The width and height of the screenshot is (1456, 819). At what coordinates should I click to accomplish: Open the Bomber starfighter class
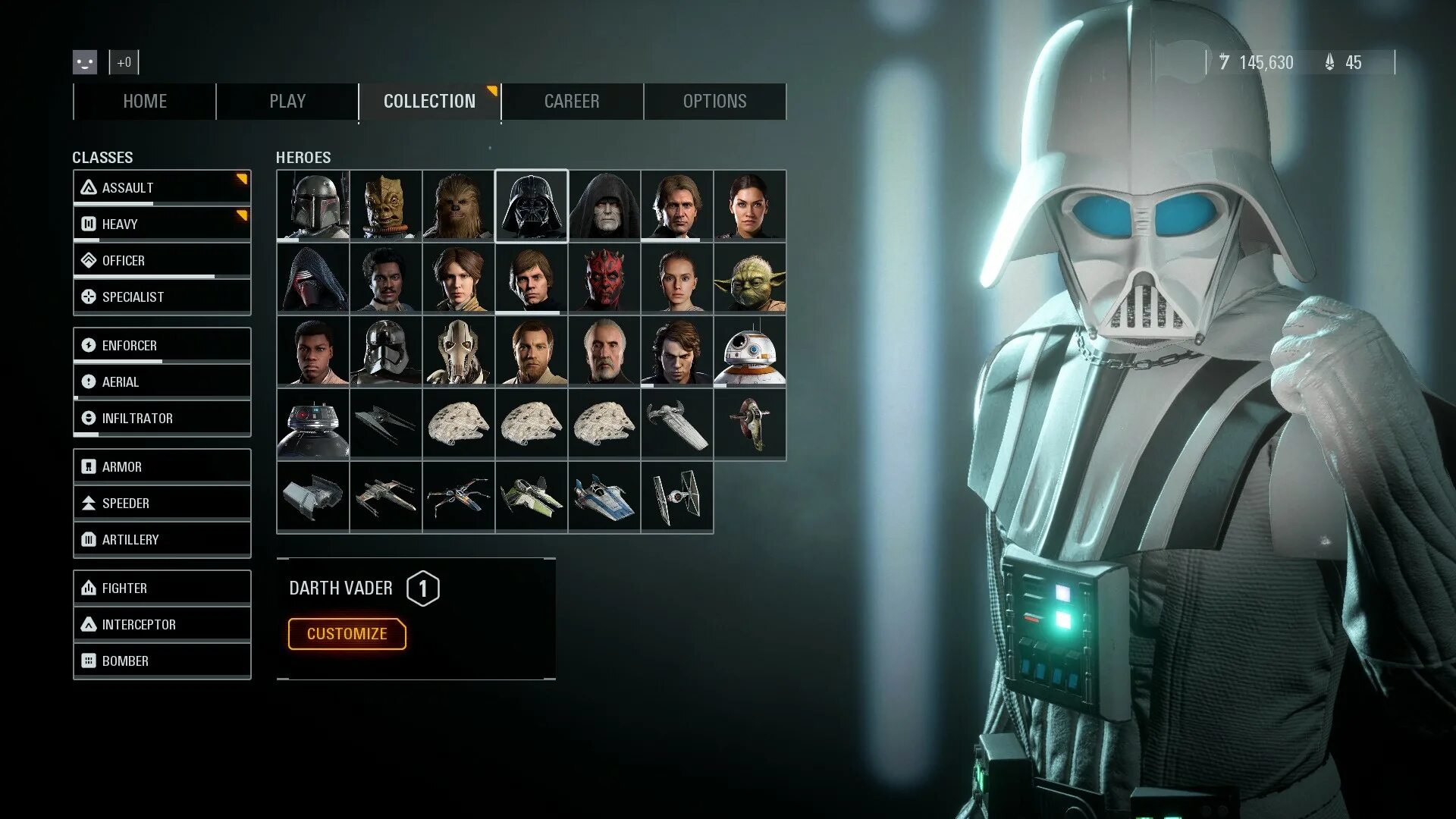coord(162,661)
